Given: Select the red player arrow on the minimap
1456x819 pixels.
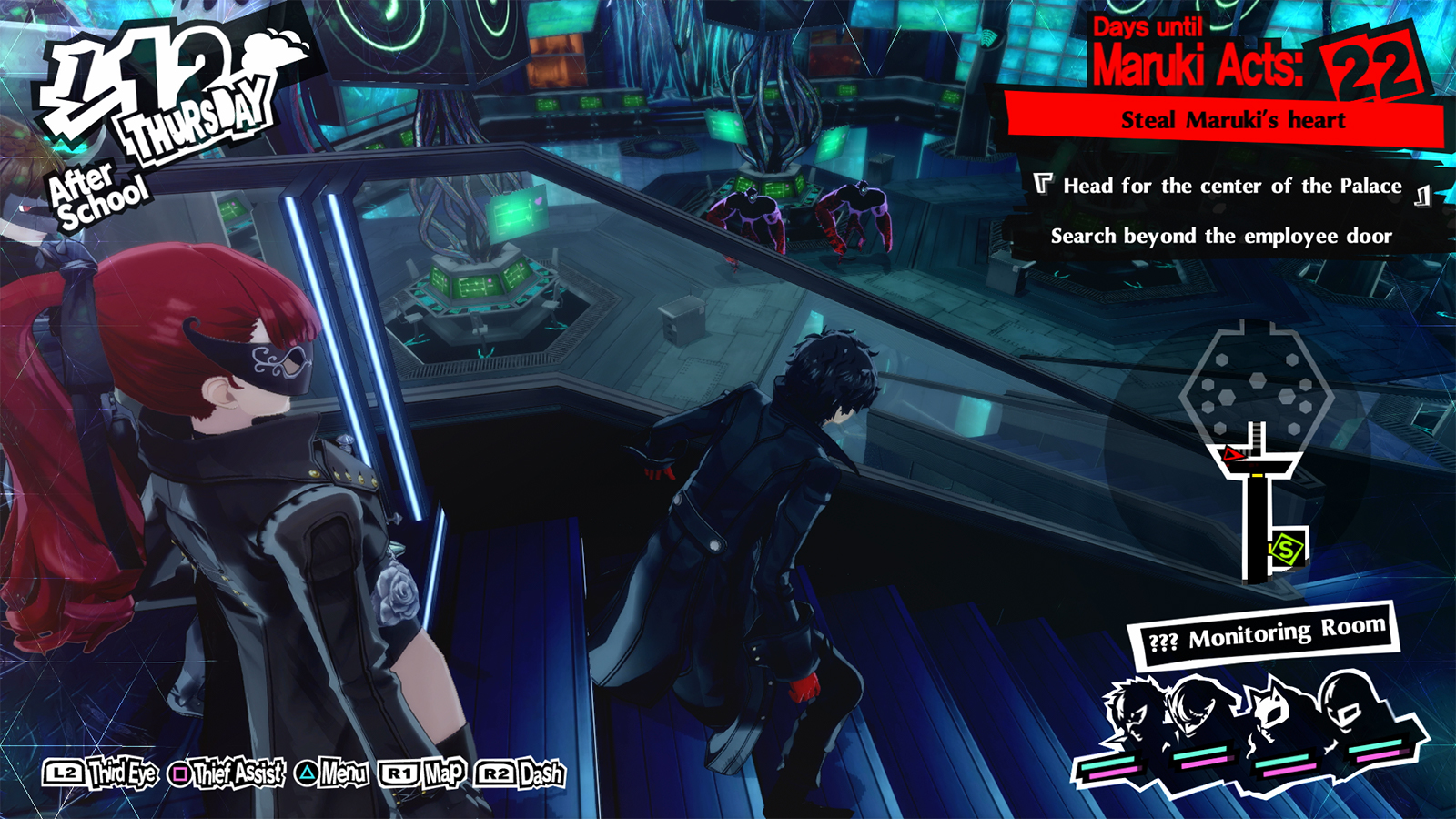Looking at the screenshot, I should 1233,453.
